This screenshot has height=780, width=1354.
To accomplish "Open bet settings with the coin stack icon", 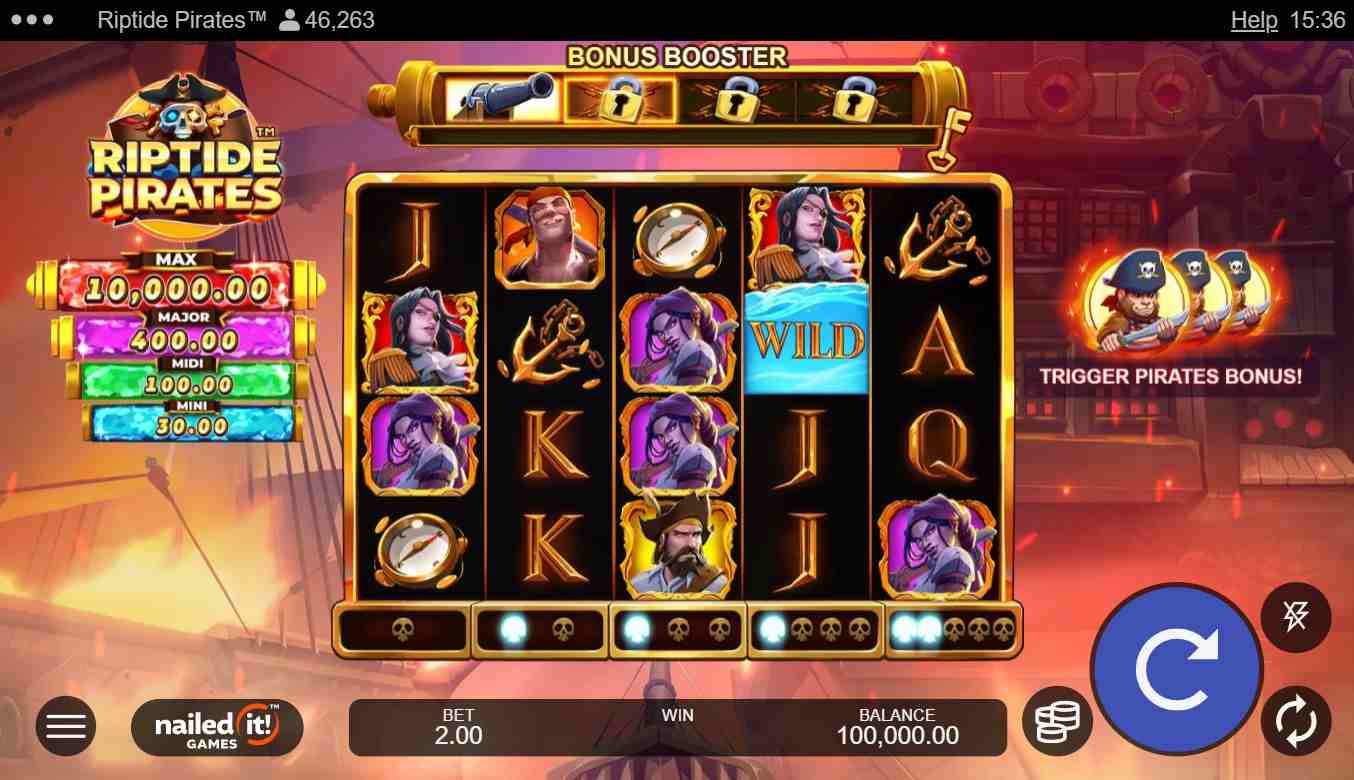I will (x=1057, y=722).
